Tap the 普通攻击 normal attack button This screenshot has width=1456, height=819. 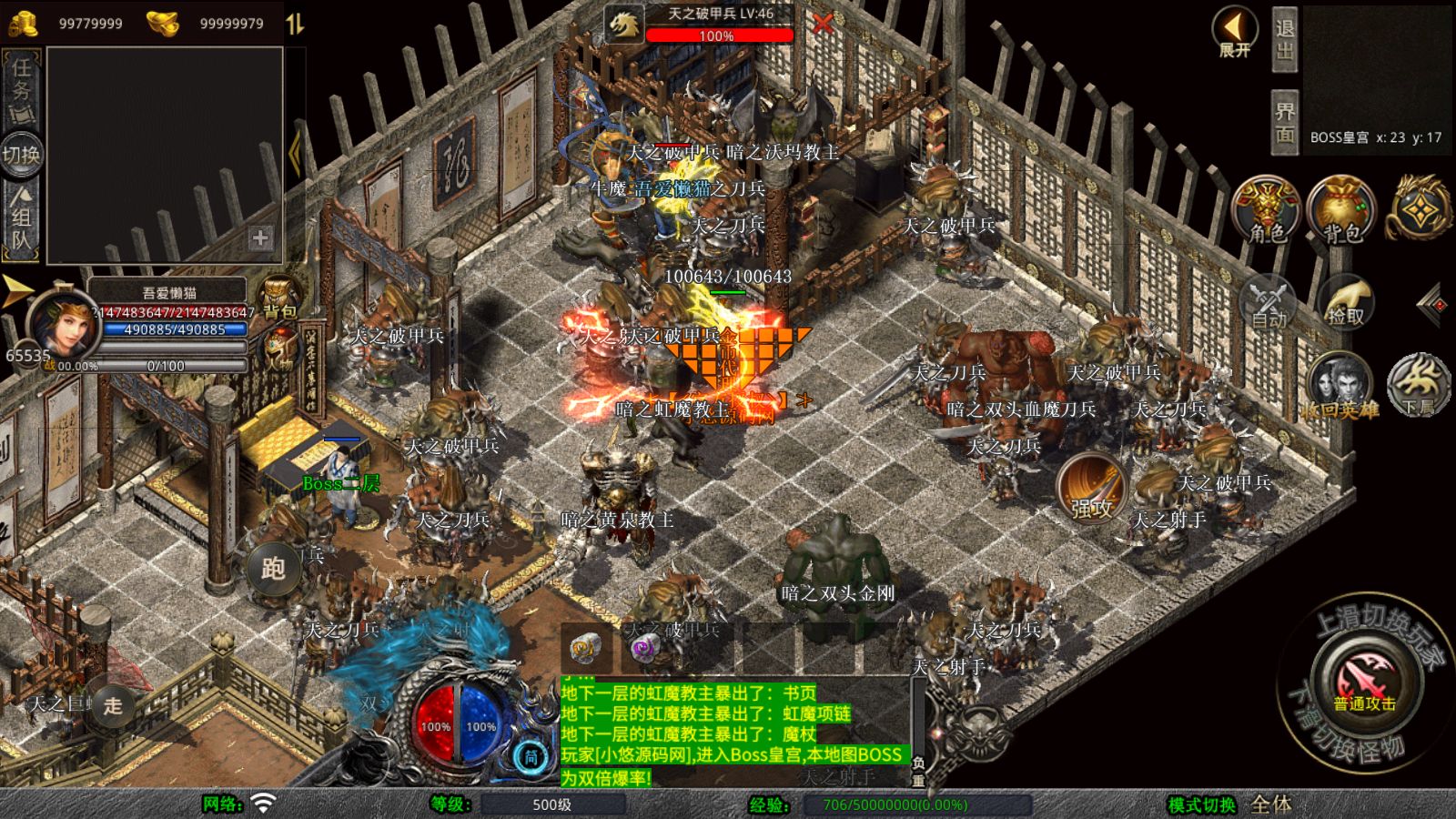click(x=1364, y=681)
